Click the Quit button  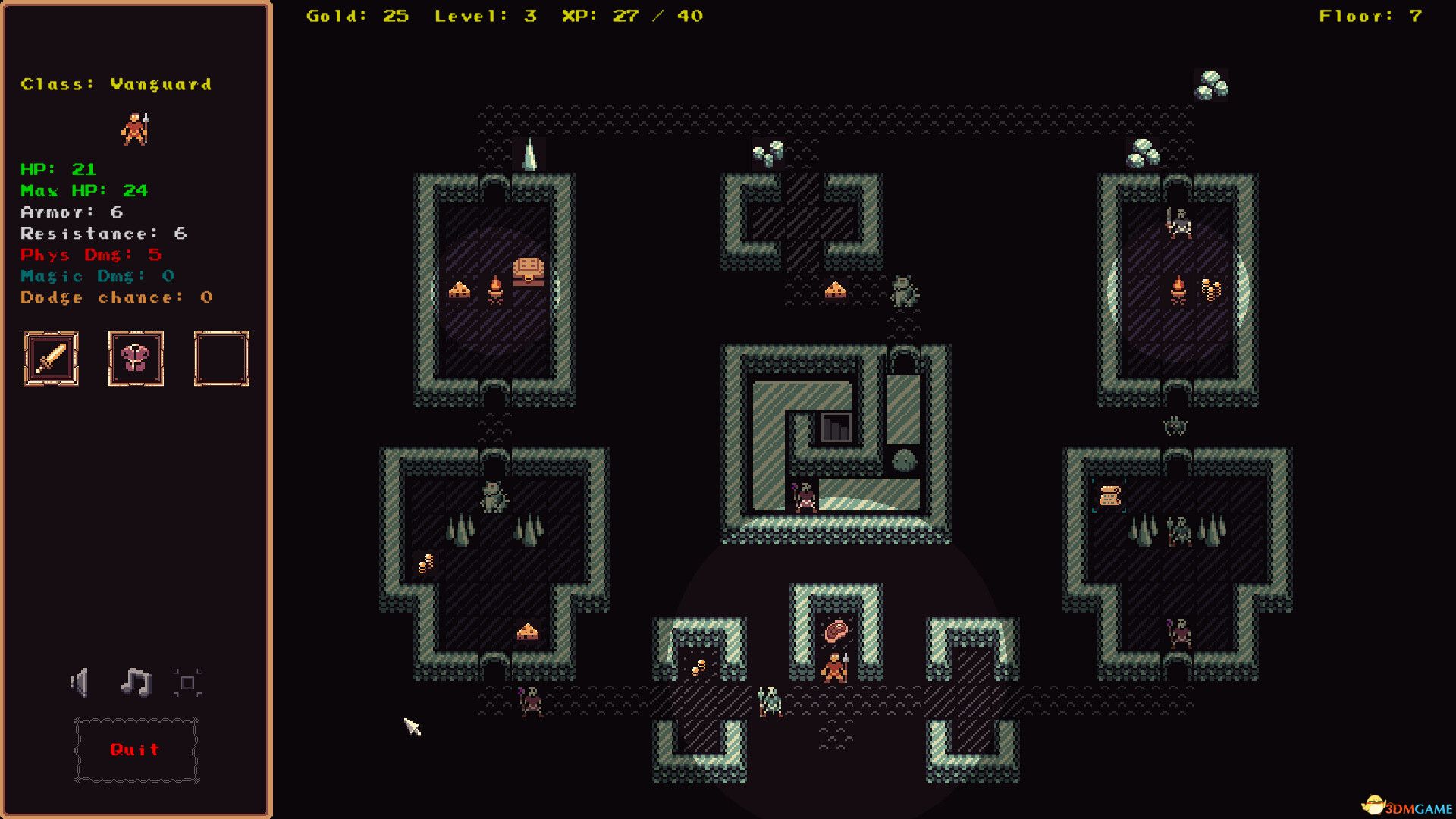point(135,750)
